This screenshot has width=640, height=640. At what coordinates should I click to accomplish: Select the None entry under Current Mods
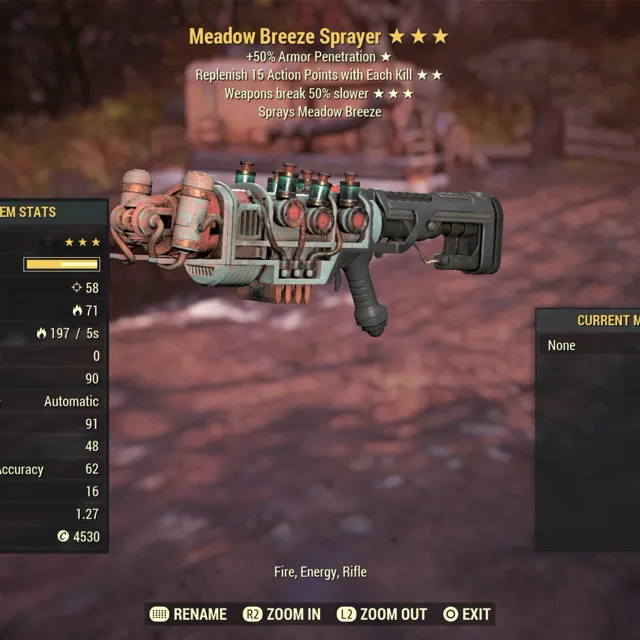click(563, 345)
